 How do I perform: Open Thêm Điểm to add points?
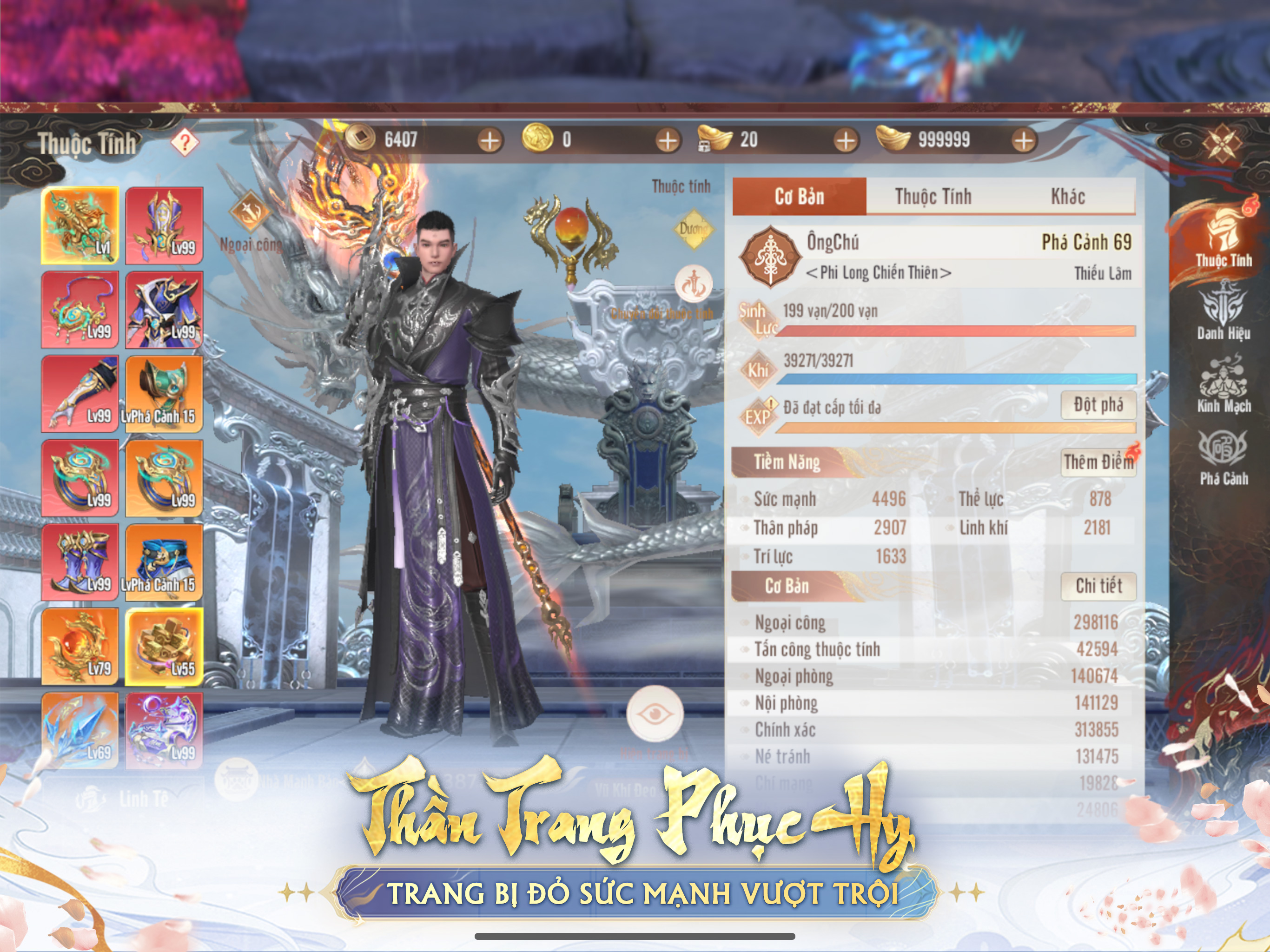(1098, 462)
